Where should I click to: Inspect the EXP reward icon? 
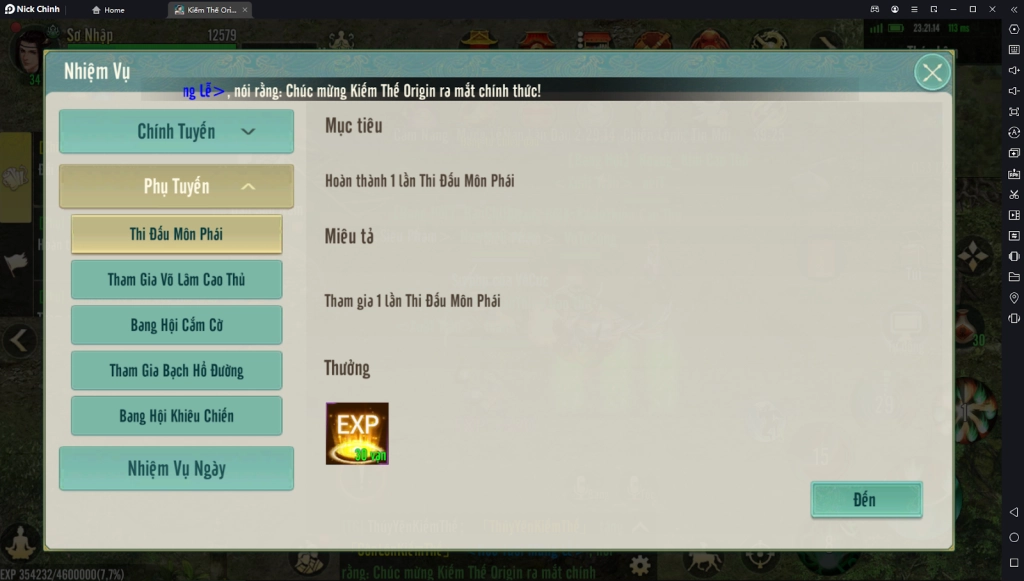[x=357, y=434]
